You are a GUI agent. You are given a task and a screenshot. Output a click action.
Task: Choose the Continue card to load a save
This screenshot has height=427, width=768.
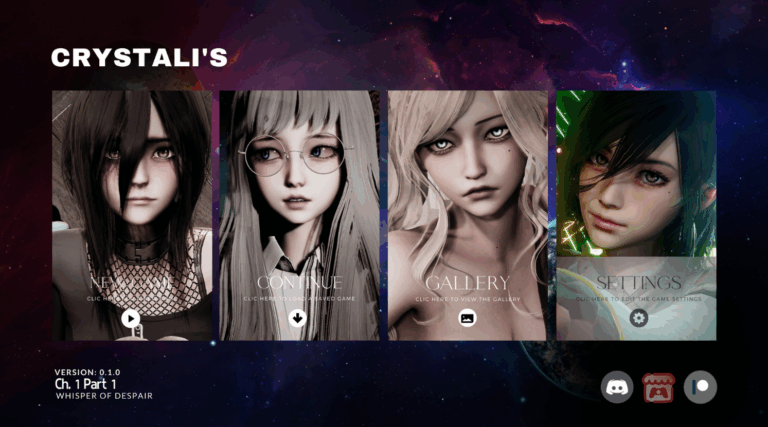299,216
